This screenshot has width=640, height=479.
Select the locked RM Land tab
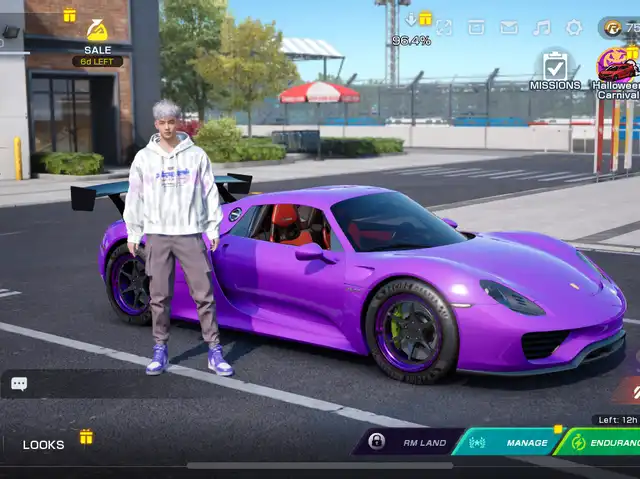click(x=410, y=441)
